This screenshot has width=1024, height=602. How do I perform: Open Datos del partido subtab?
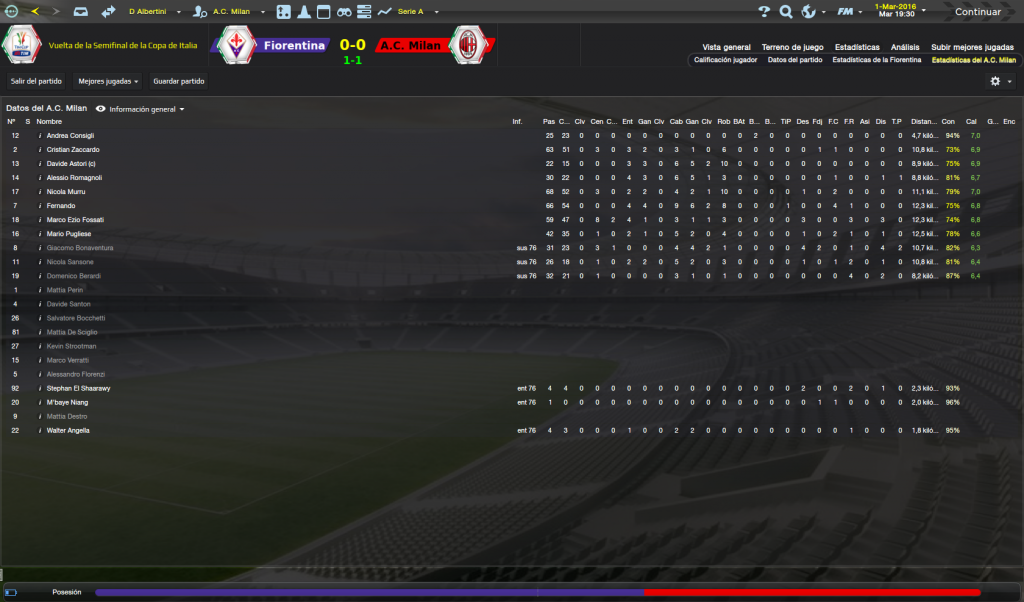[x=795, y=60]
